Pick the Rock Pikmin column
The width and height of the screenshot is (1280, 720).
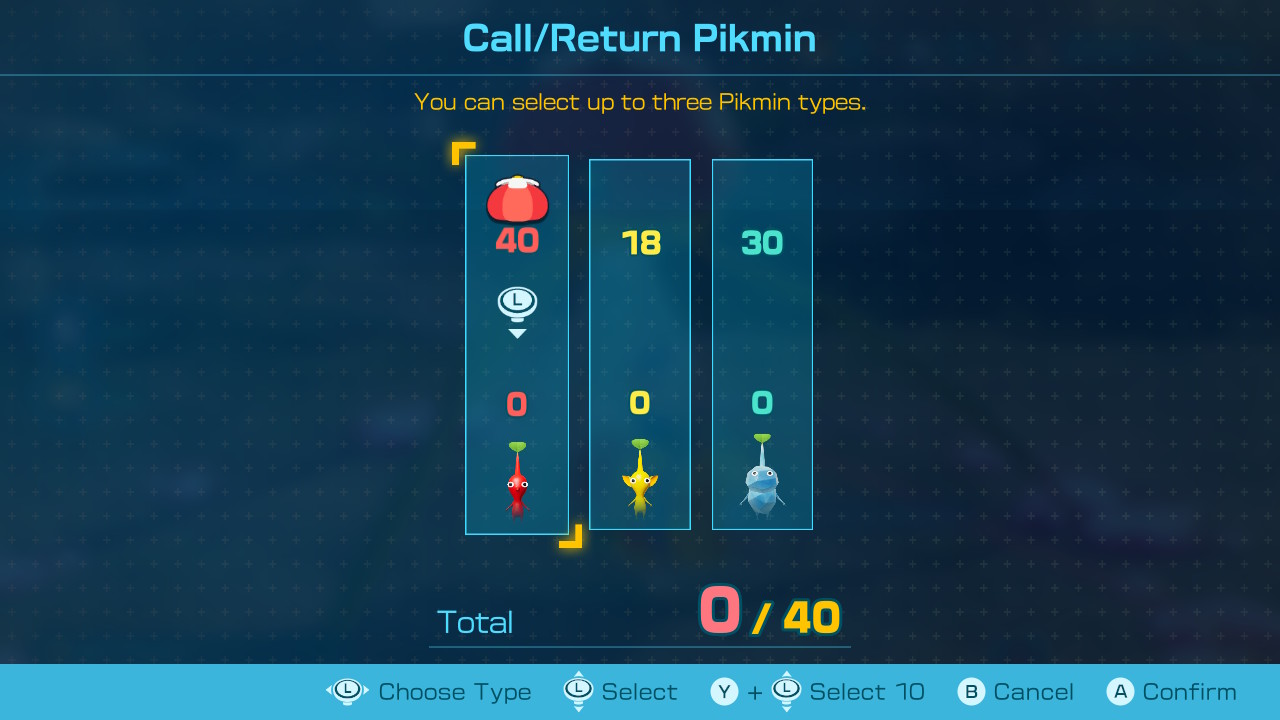click(762, 345)
